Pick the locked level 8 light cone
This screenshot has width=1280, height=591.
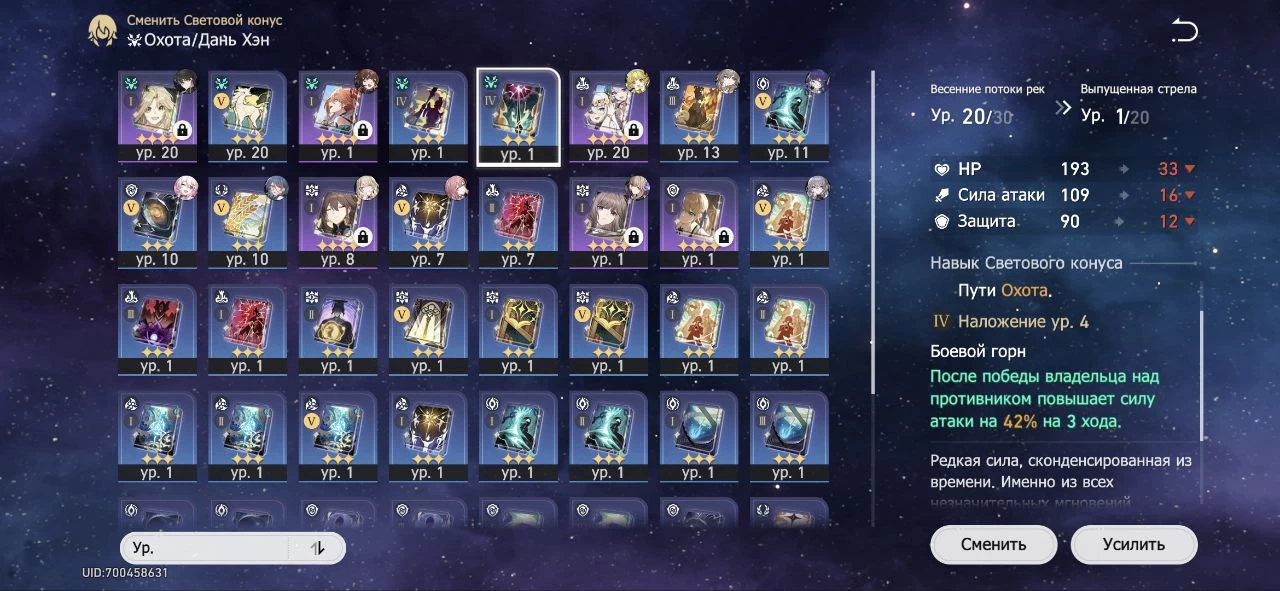(x=337, y=222)
